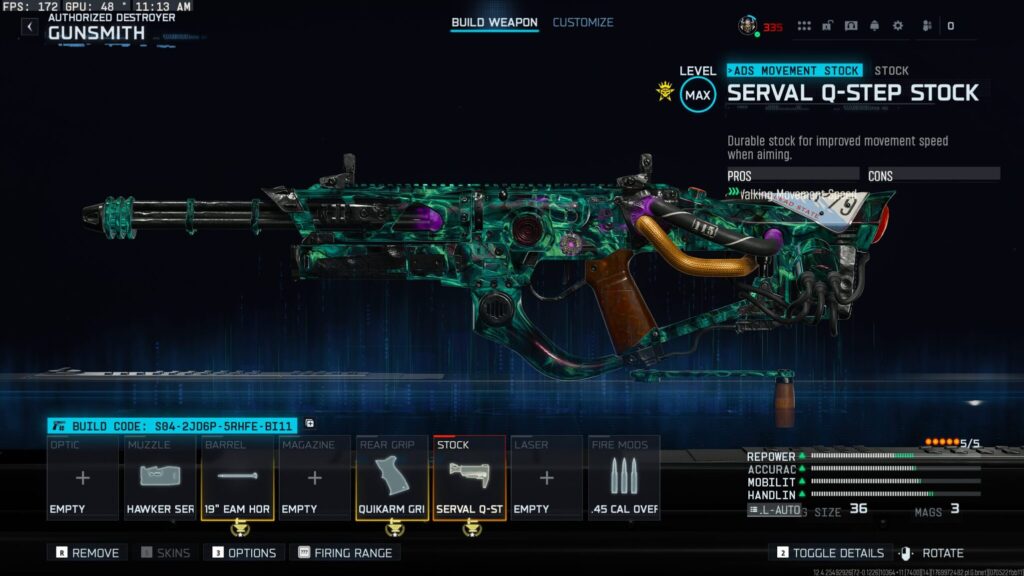Choose the .45 Cal fire mods slot
The width and height of the screenshot is (1024, 576).
624,478
